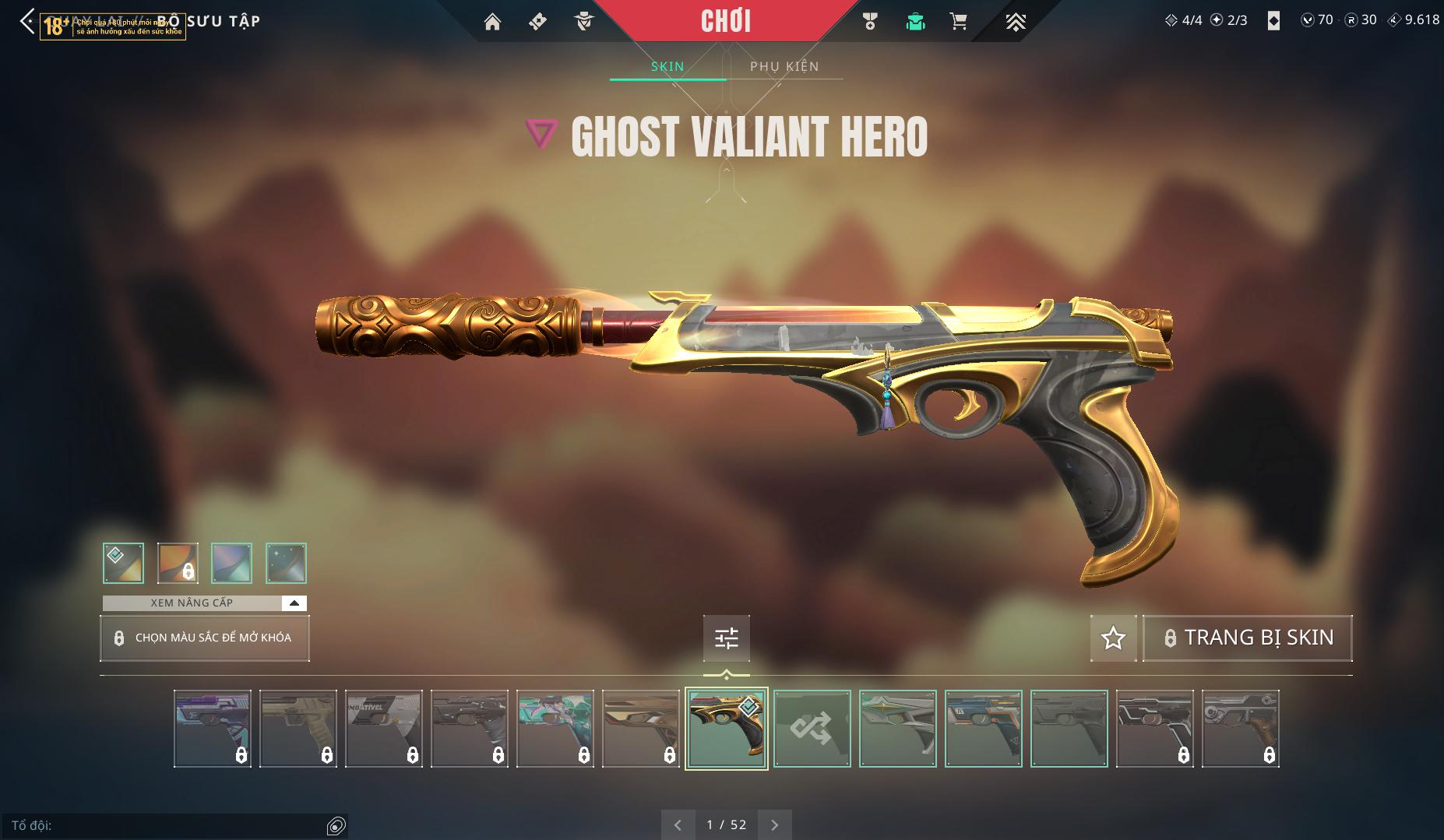This screenshot has width=1444, height=840.
Task: Pick the dark teal starry variant swatch
Action: [286, 563]
